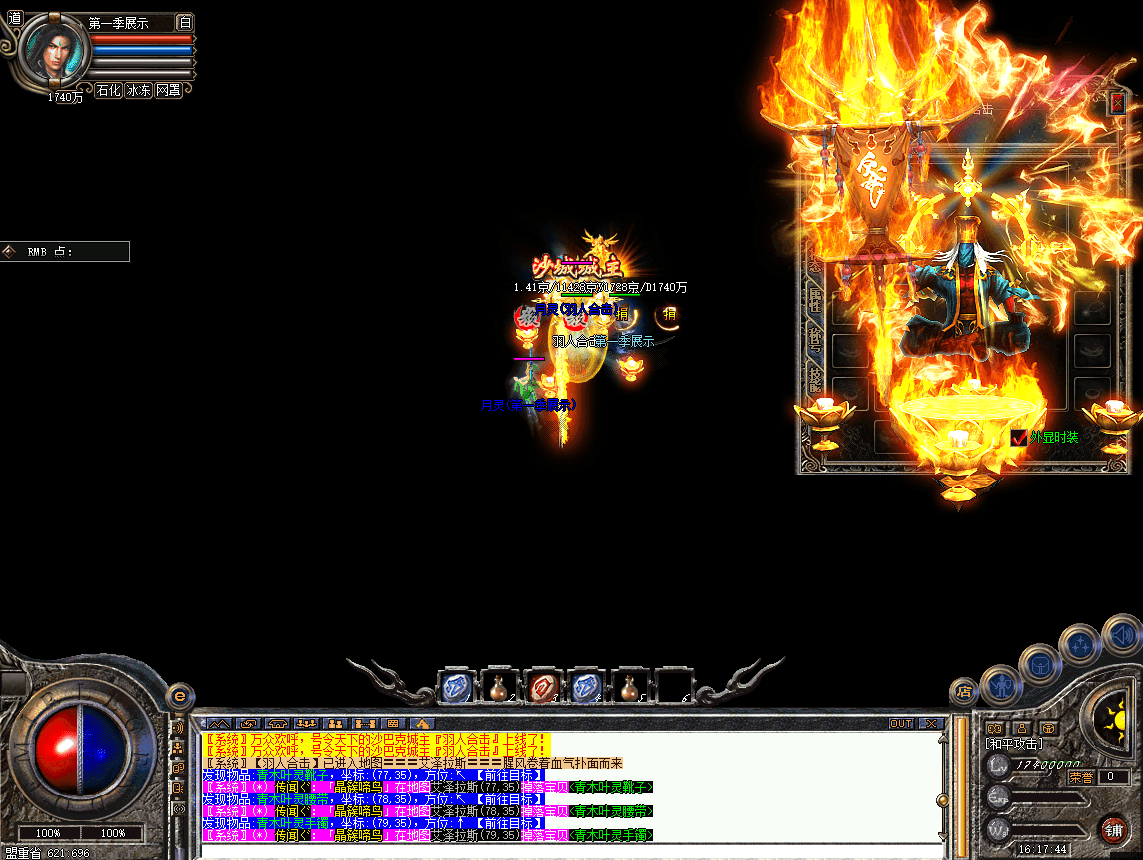
Task: Open the 店 shop button
Action: 964,690
